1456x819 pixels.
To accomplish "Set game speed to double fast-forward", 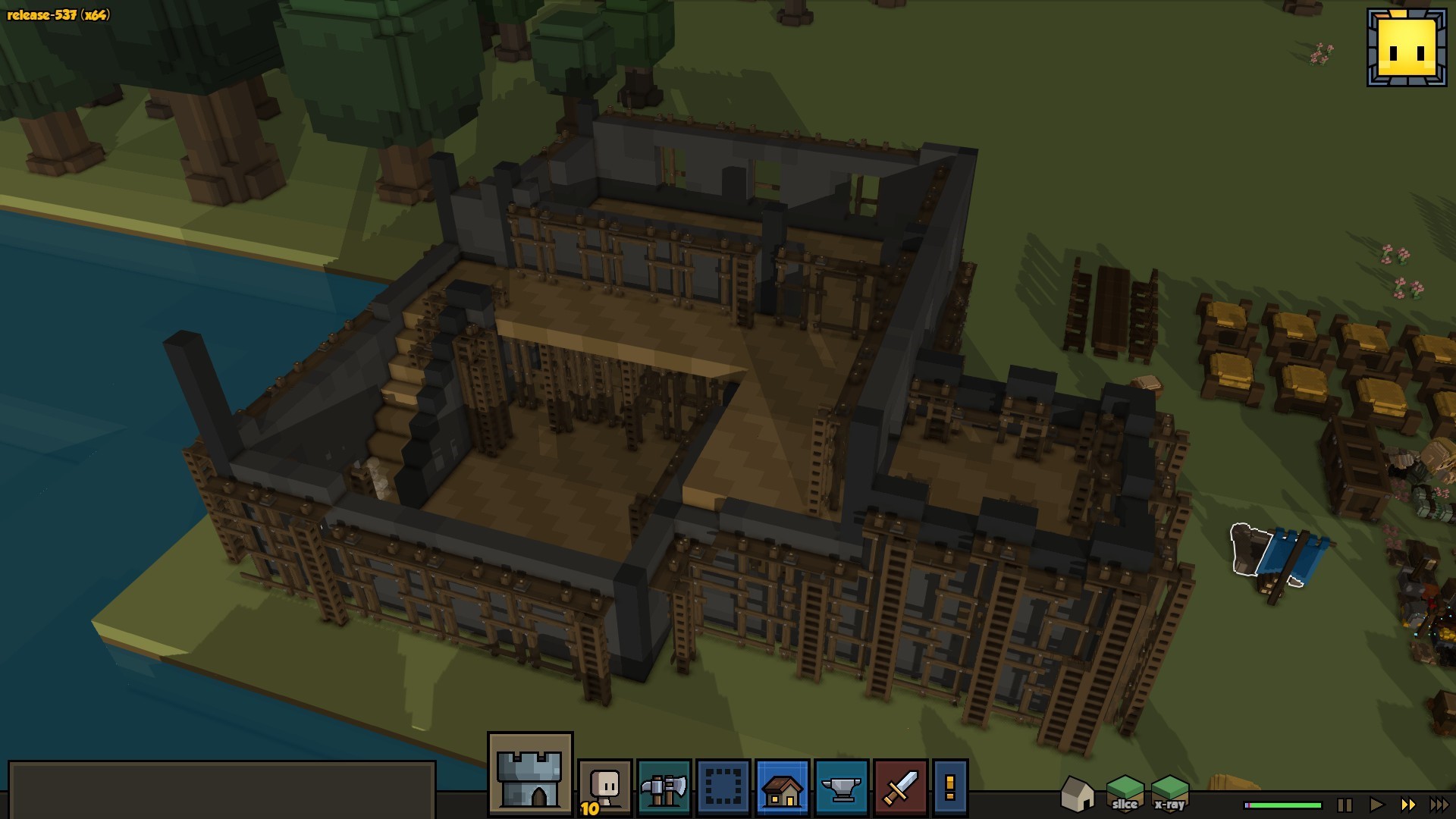I will pos(1407,805).
